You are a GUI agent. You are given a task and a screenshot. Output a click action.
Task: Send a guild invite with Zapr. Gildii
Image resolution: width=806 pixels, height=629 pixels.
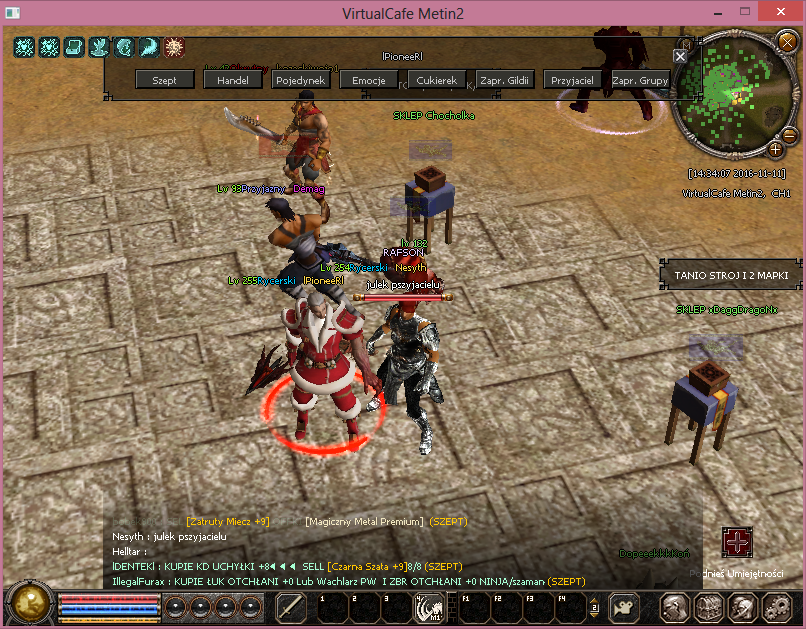point(505,80)
